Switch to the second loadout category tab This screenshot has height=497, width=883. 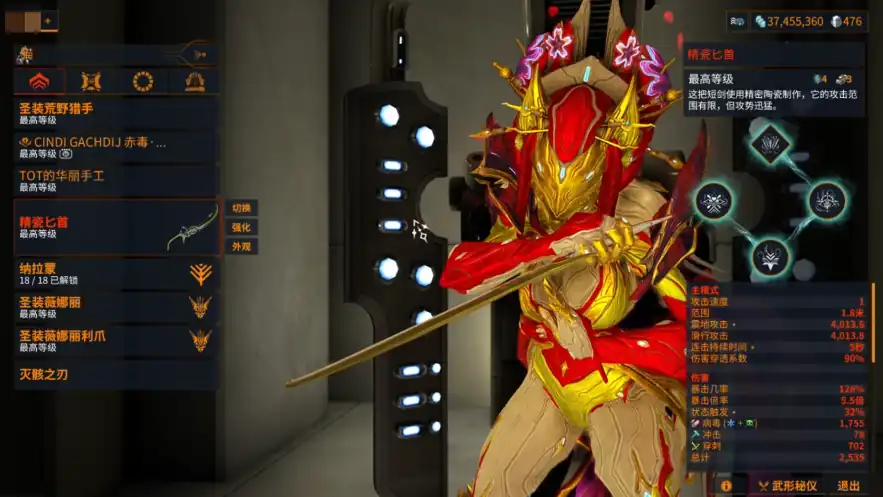(x=91, y=82)
